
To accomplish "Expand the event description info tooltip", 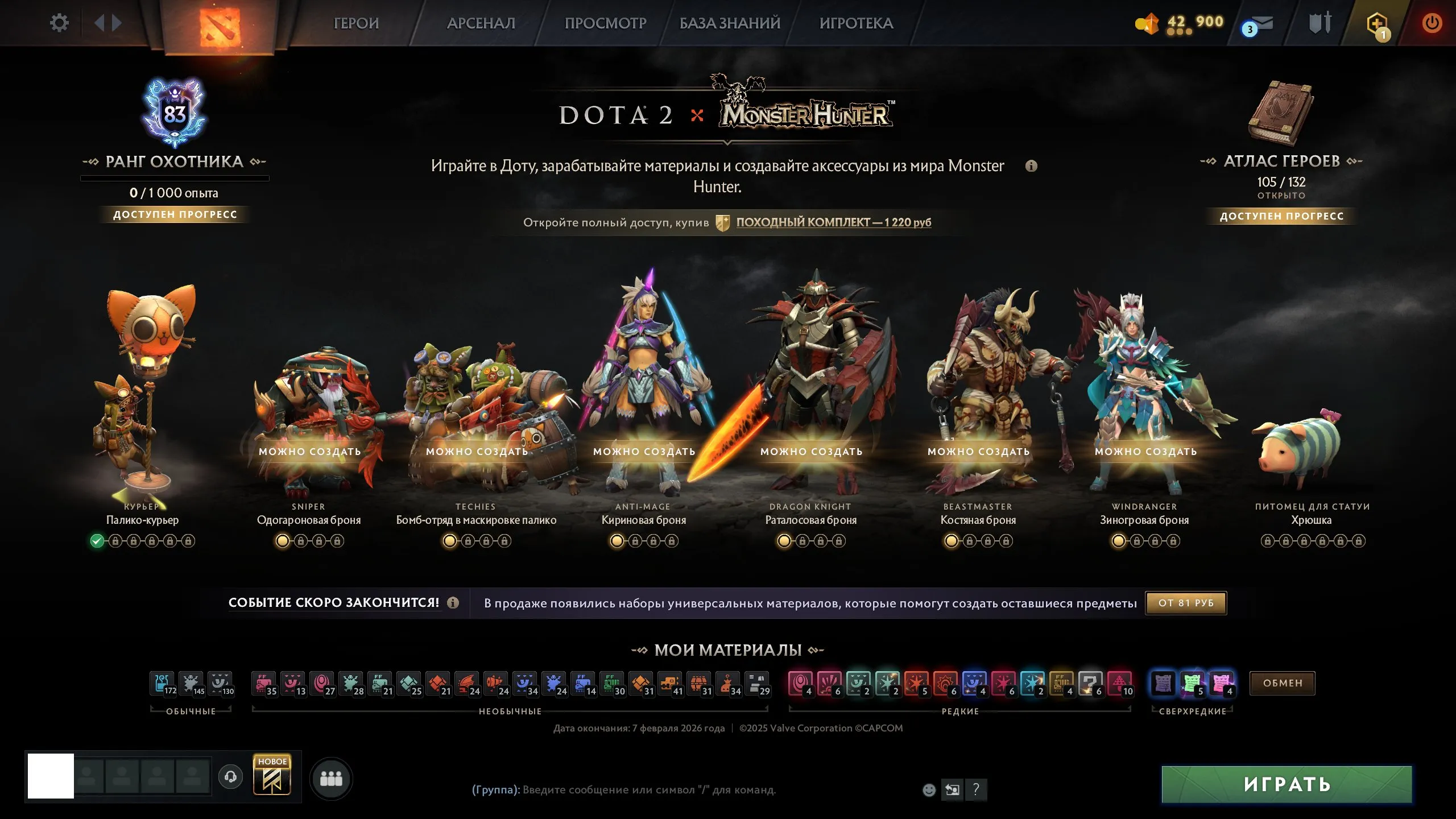I will tap(1032, 166).
